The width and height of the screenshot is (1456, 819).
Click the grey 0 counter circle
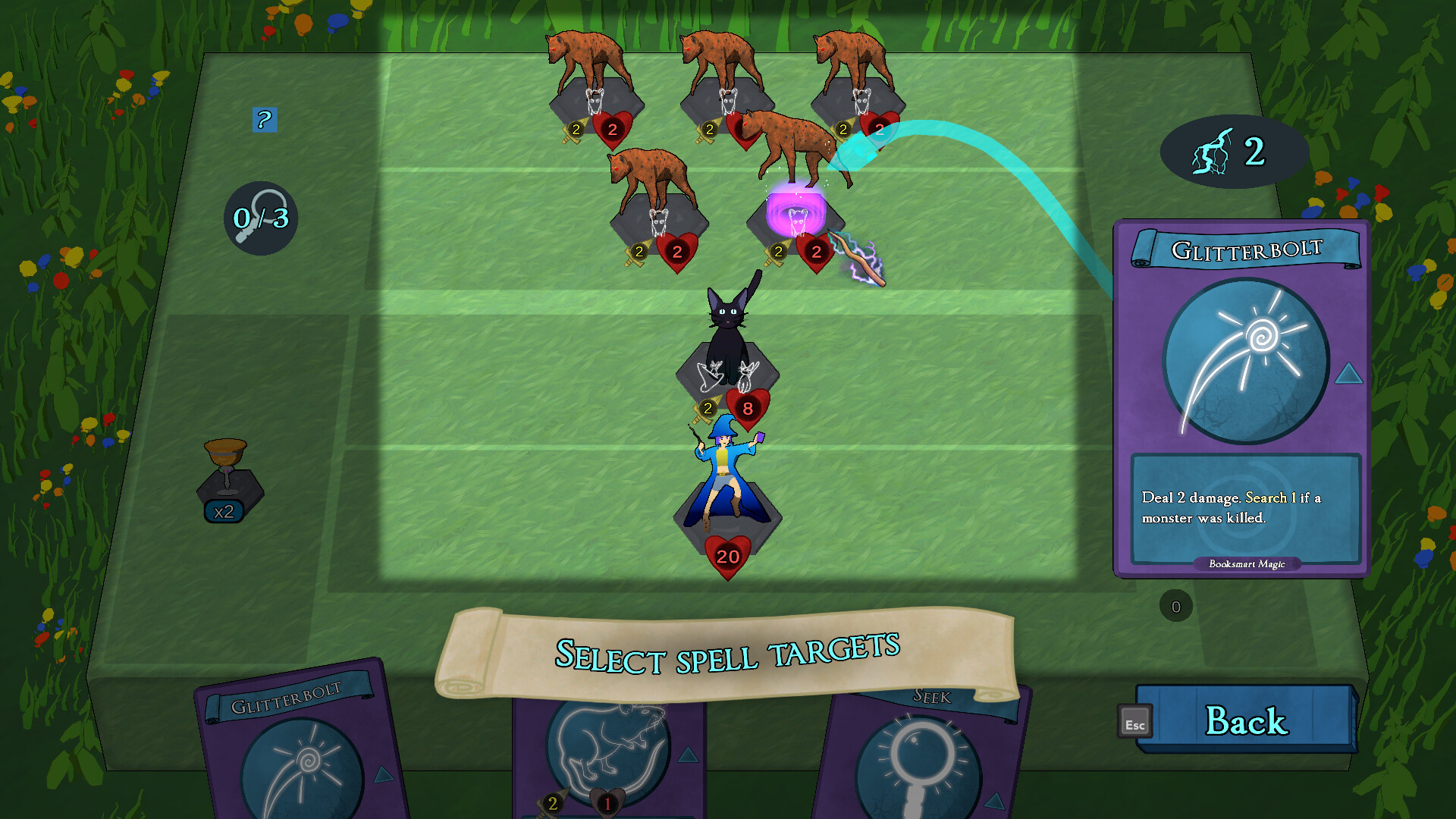point(1175,606)
